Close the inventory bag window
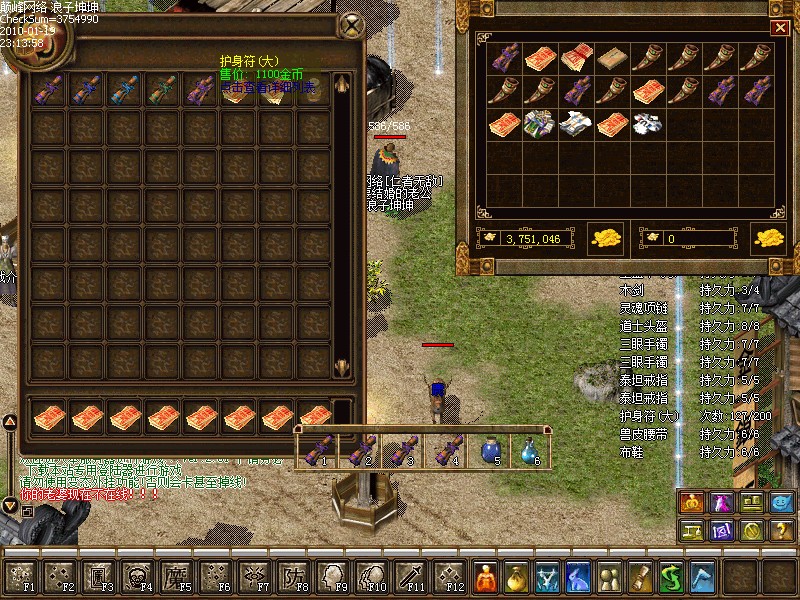 (779, 27)
